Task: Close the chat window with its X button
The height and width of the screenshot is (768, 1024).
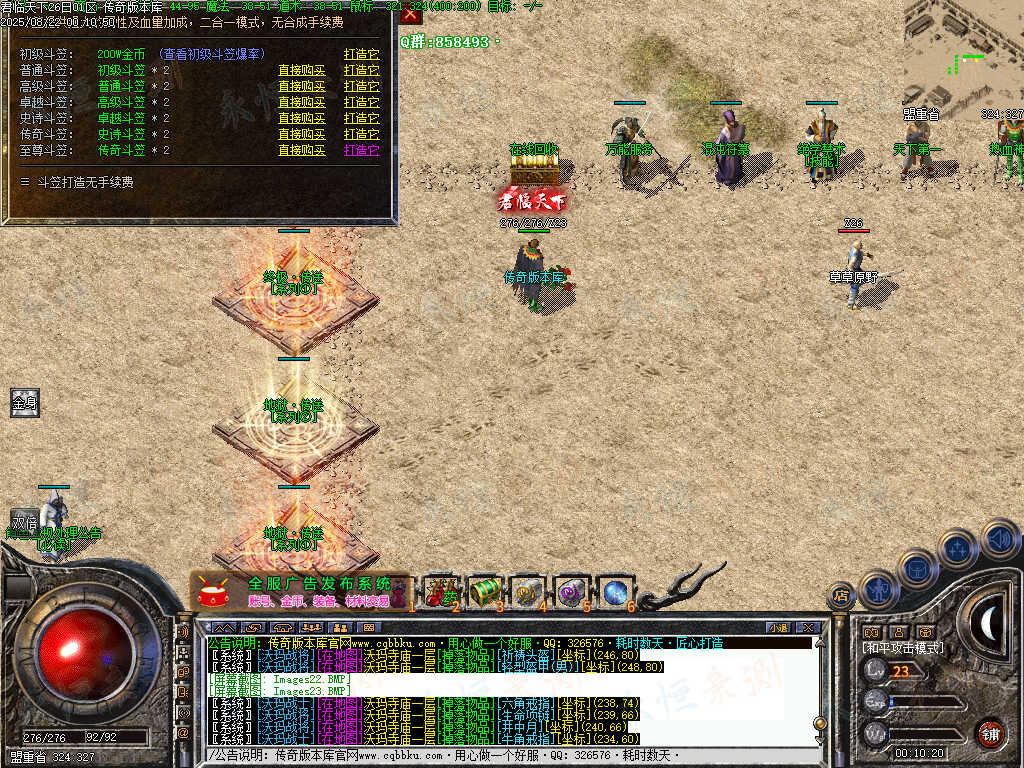Action: click(x=807, y=627)
